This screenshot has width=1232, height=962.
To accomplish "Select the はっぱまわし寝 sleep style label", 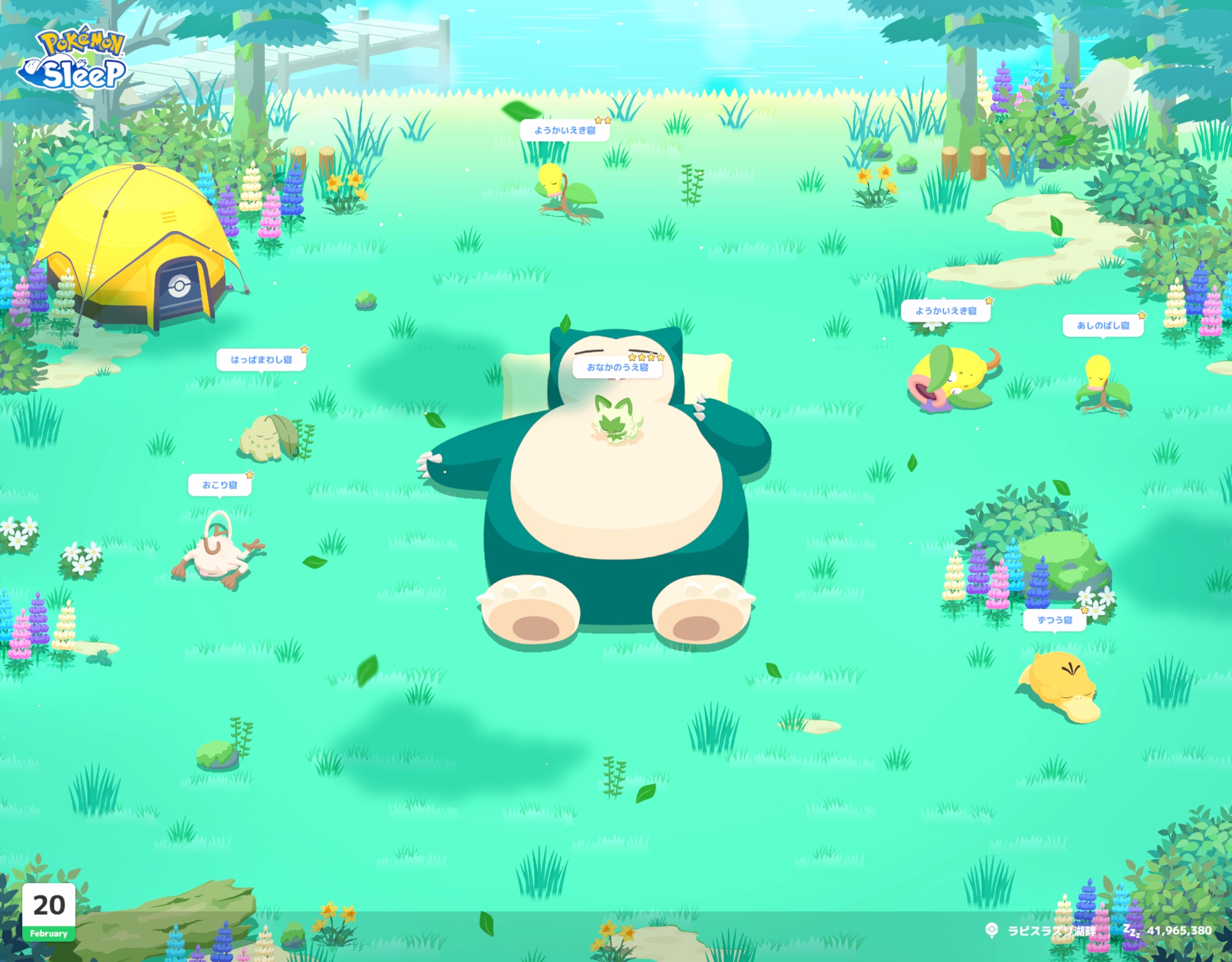I will click(261, 360).
